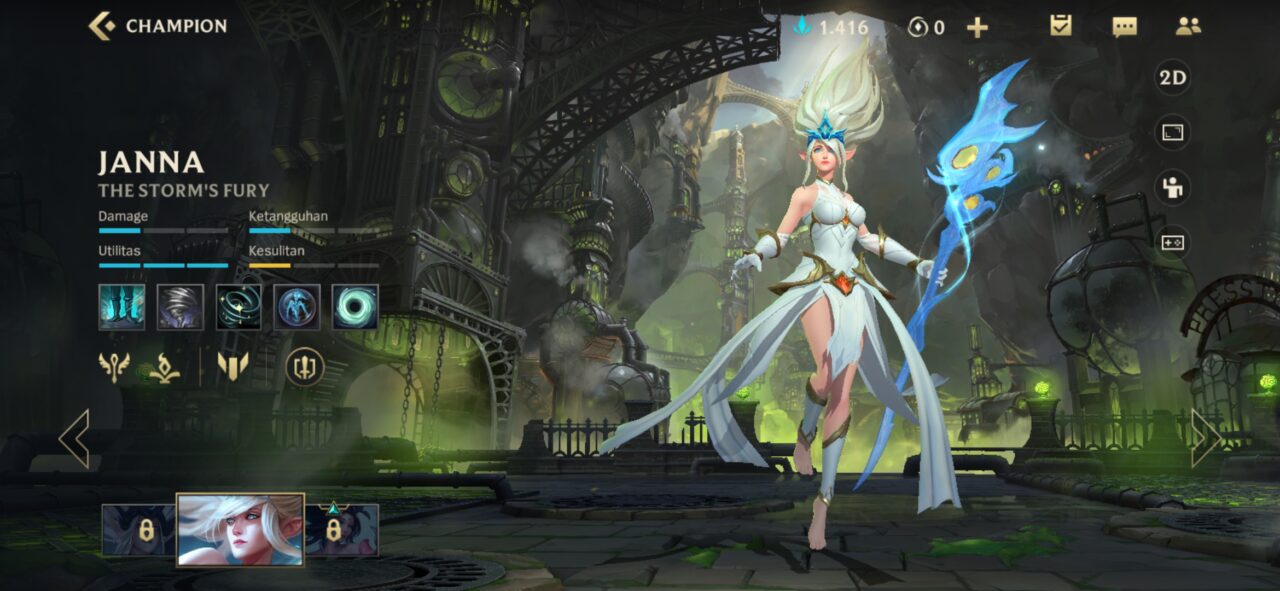Image resolution: width=1280 pixels, height=591 pixels.
Task: Open the clipboard checkmark missions icon
Action: click(1061, 26)
